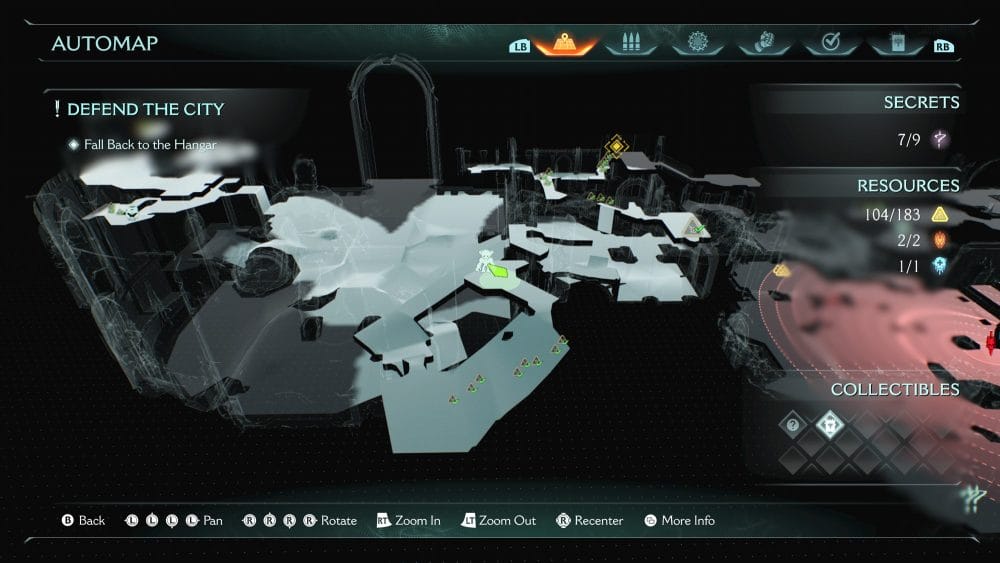The height and width of the screenshot is (563, 1000).
Task: Open the spiked gear tab
Action: [696, 44]
